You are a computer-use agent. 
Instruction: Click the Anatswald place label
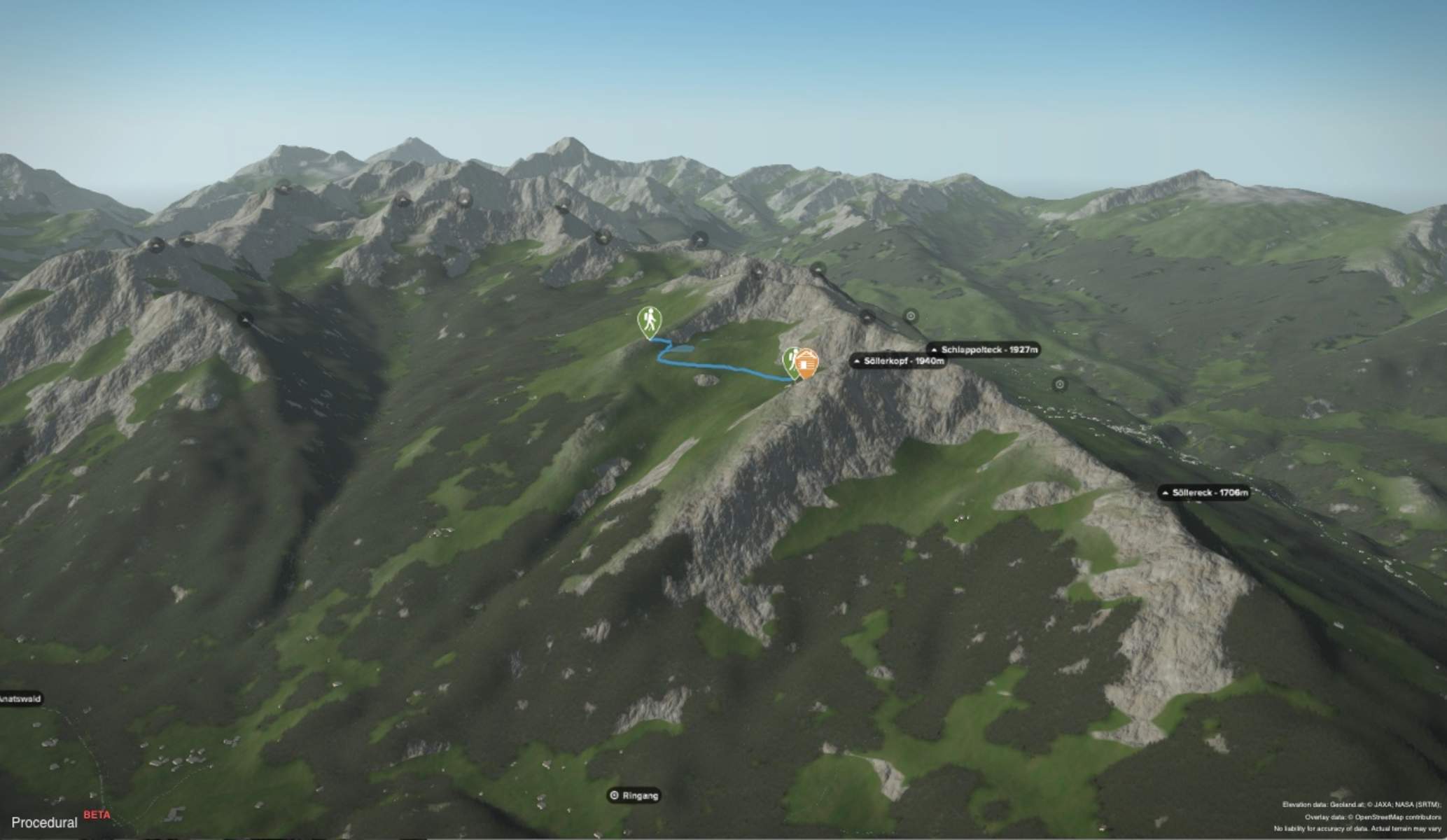21,699
